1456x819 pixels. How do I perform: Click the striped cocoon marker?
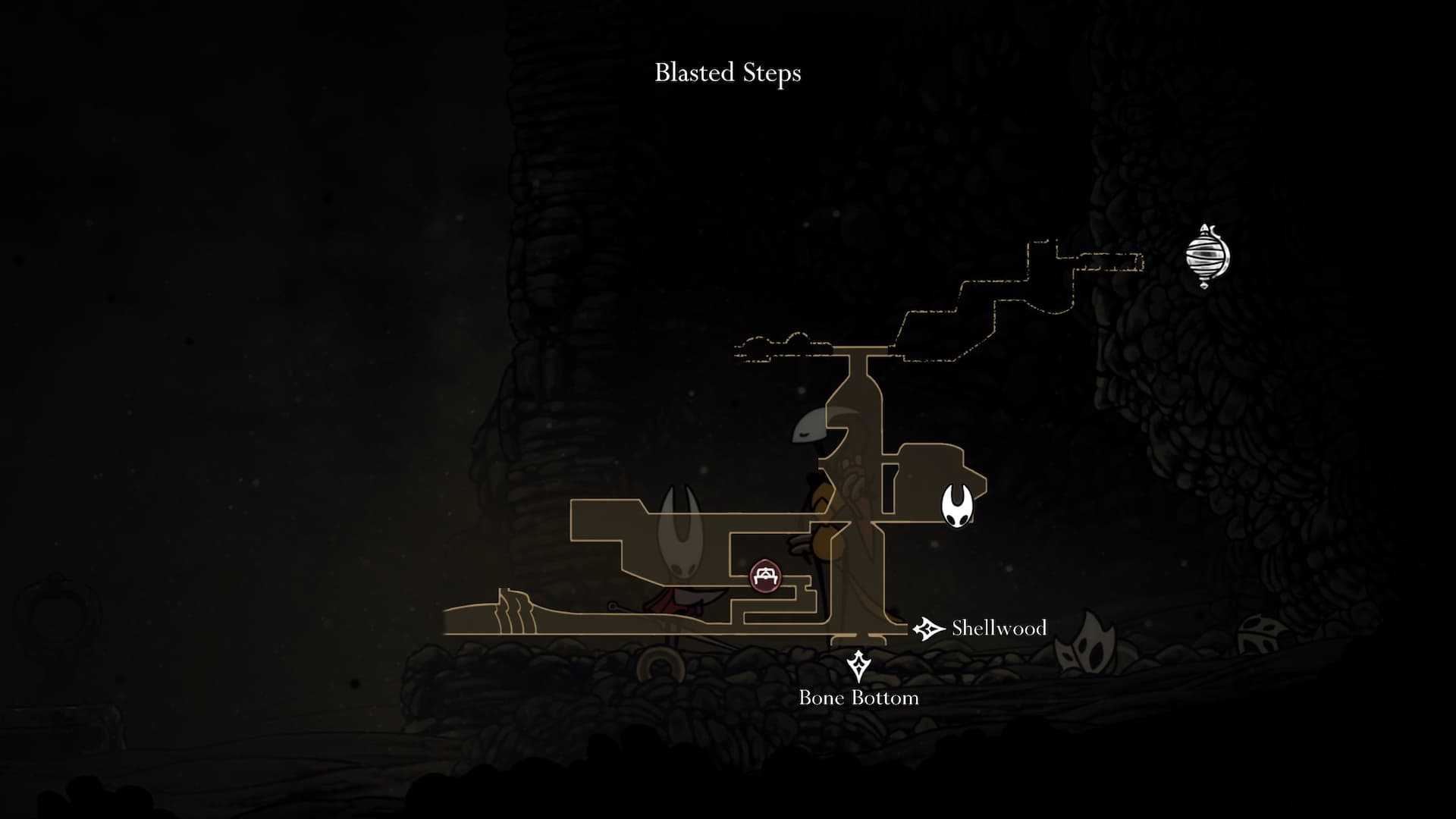[x=1207, y=256]
